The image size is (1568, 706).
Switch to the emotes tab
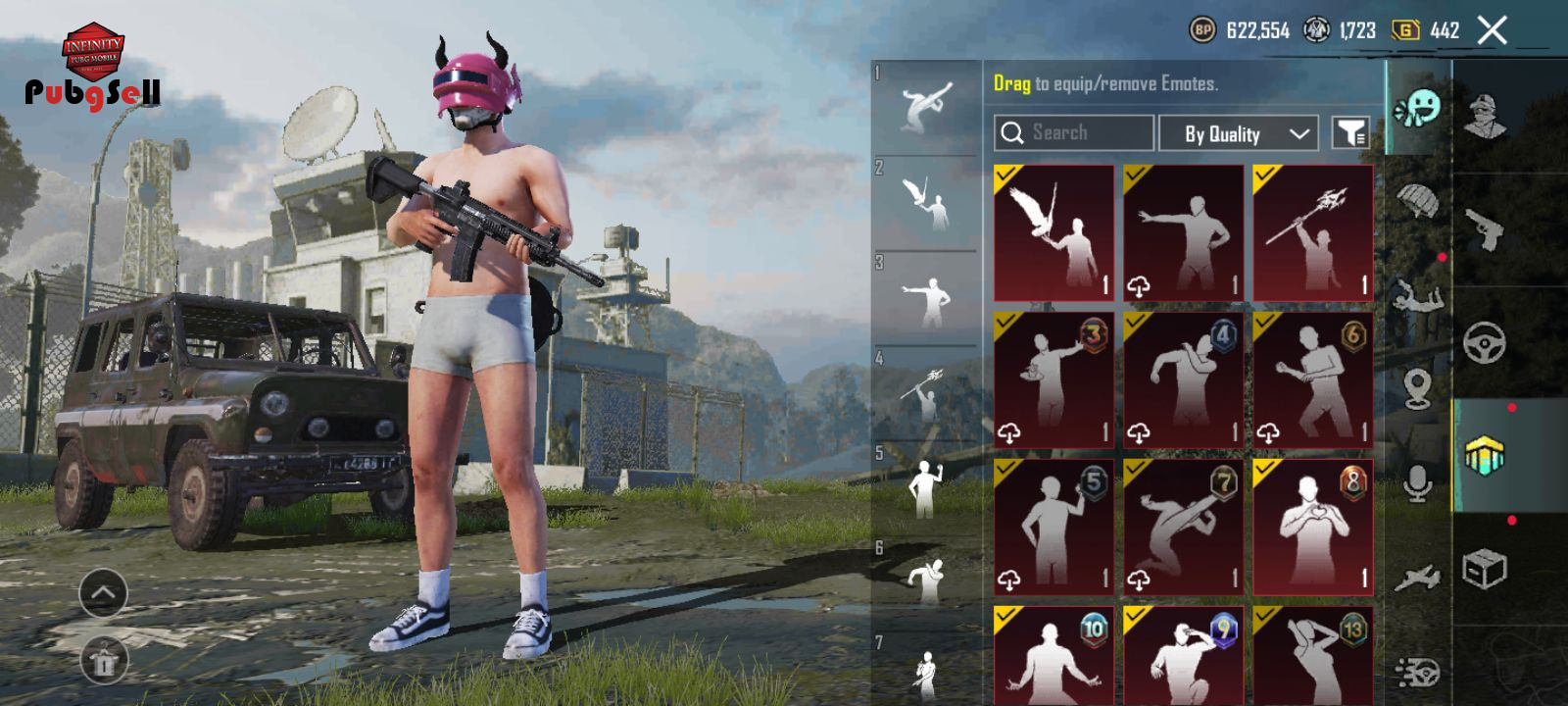pos(1418,108)
